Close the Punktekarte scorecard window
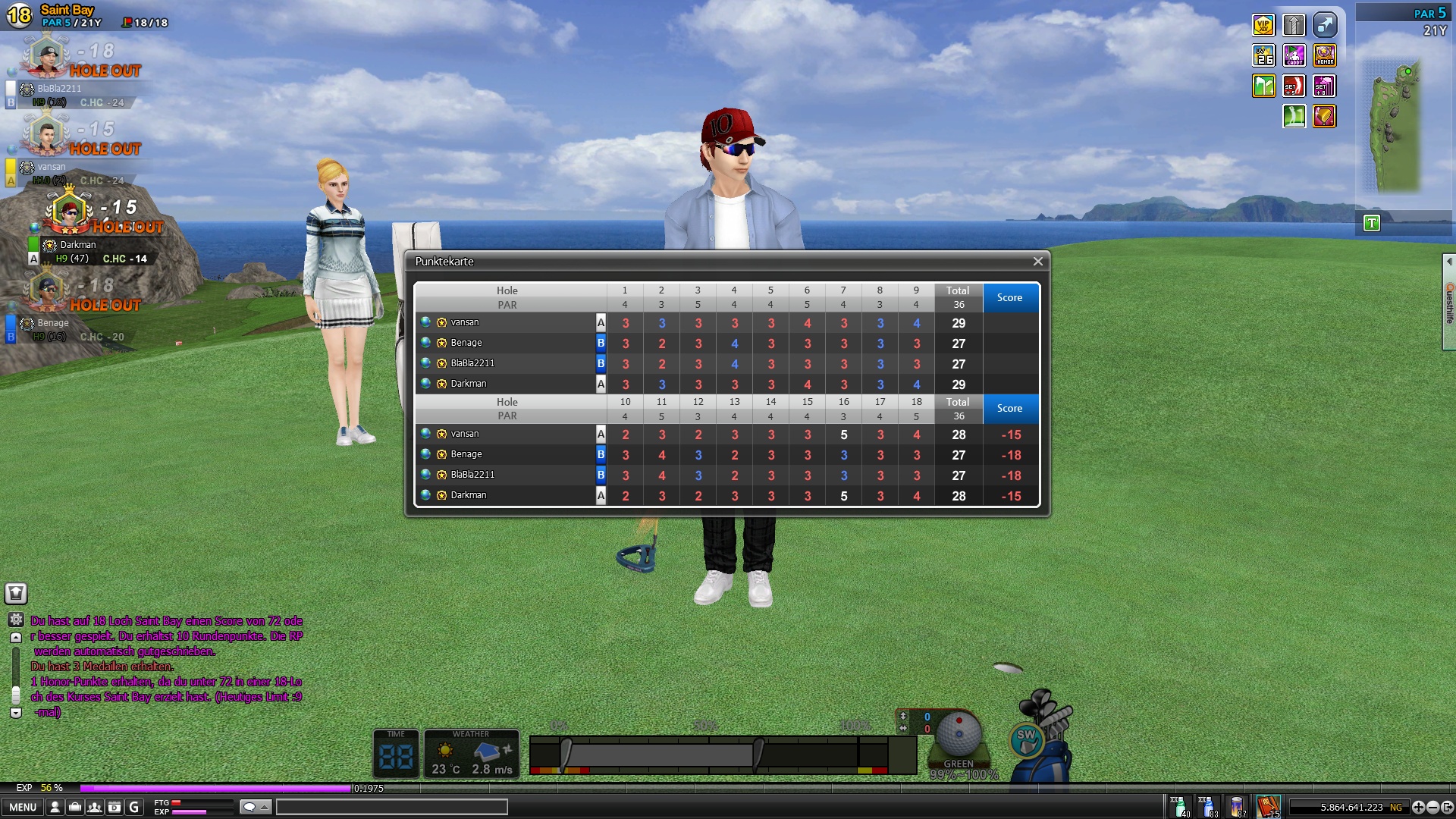1456x819 pixels. tap(1037, 262)
